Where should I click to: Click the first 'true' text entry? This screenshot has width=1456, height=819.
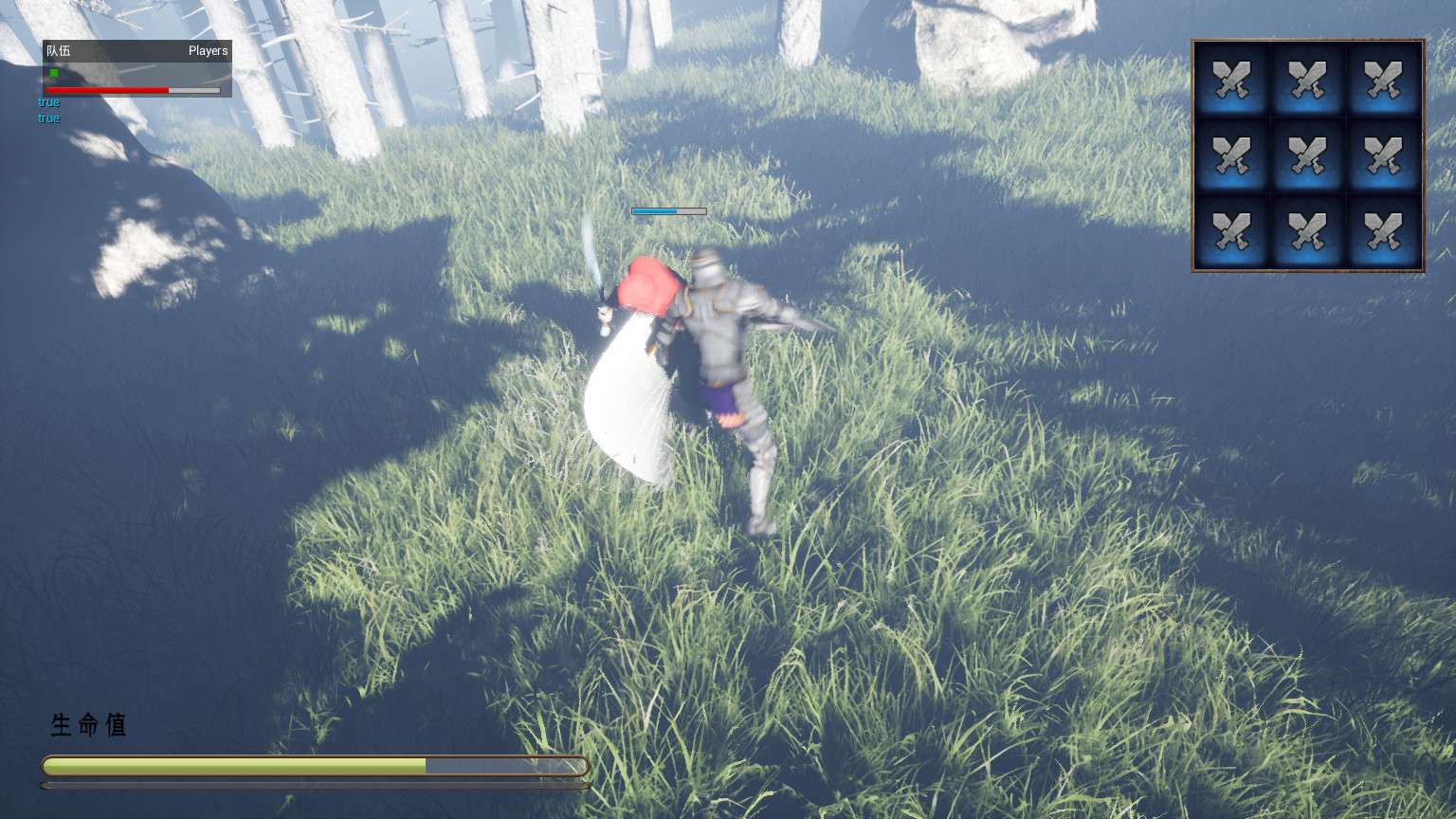[47, 101]
